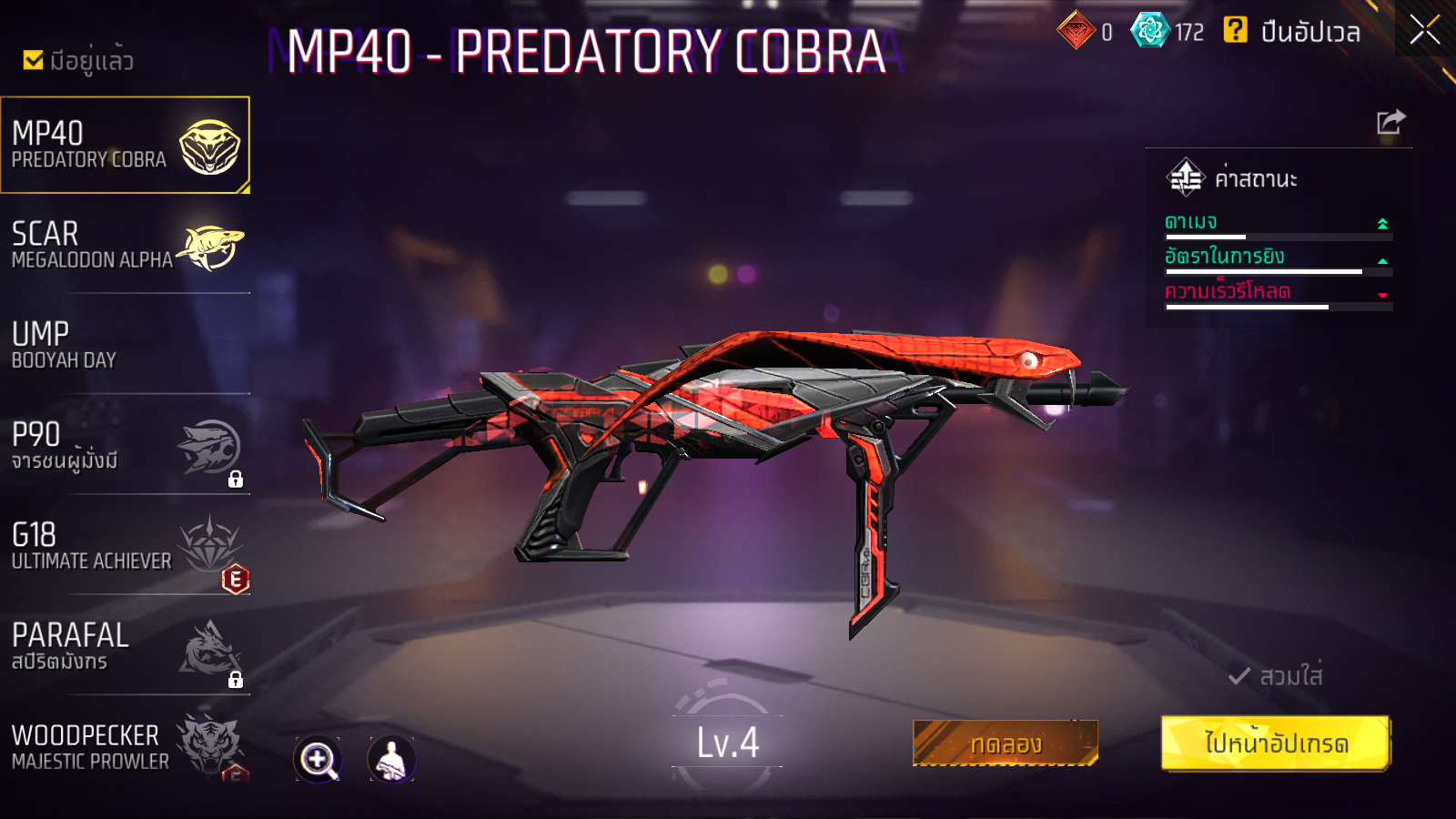
Task: Show character preview with the figure icon
Action: pos(391,759)
